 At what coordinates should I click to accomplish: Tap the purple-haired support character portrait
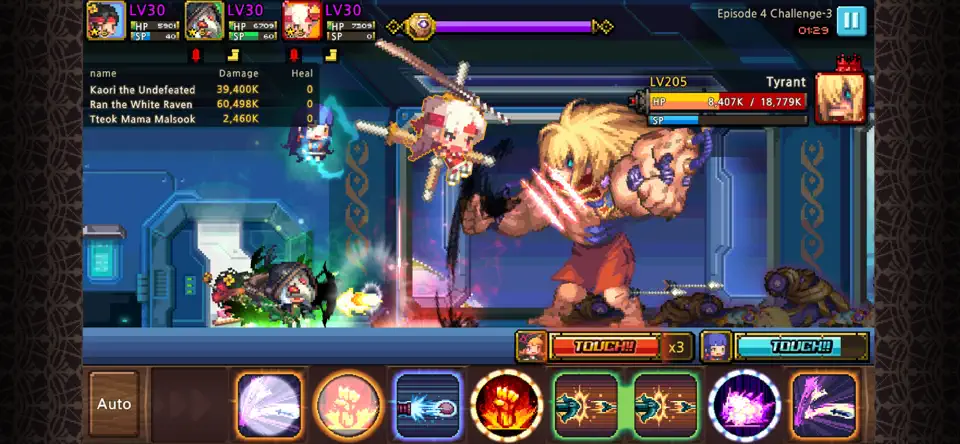pos(716,347)
